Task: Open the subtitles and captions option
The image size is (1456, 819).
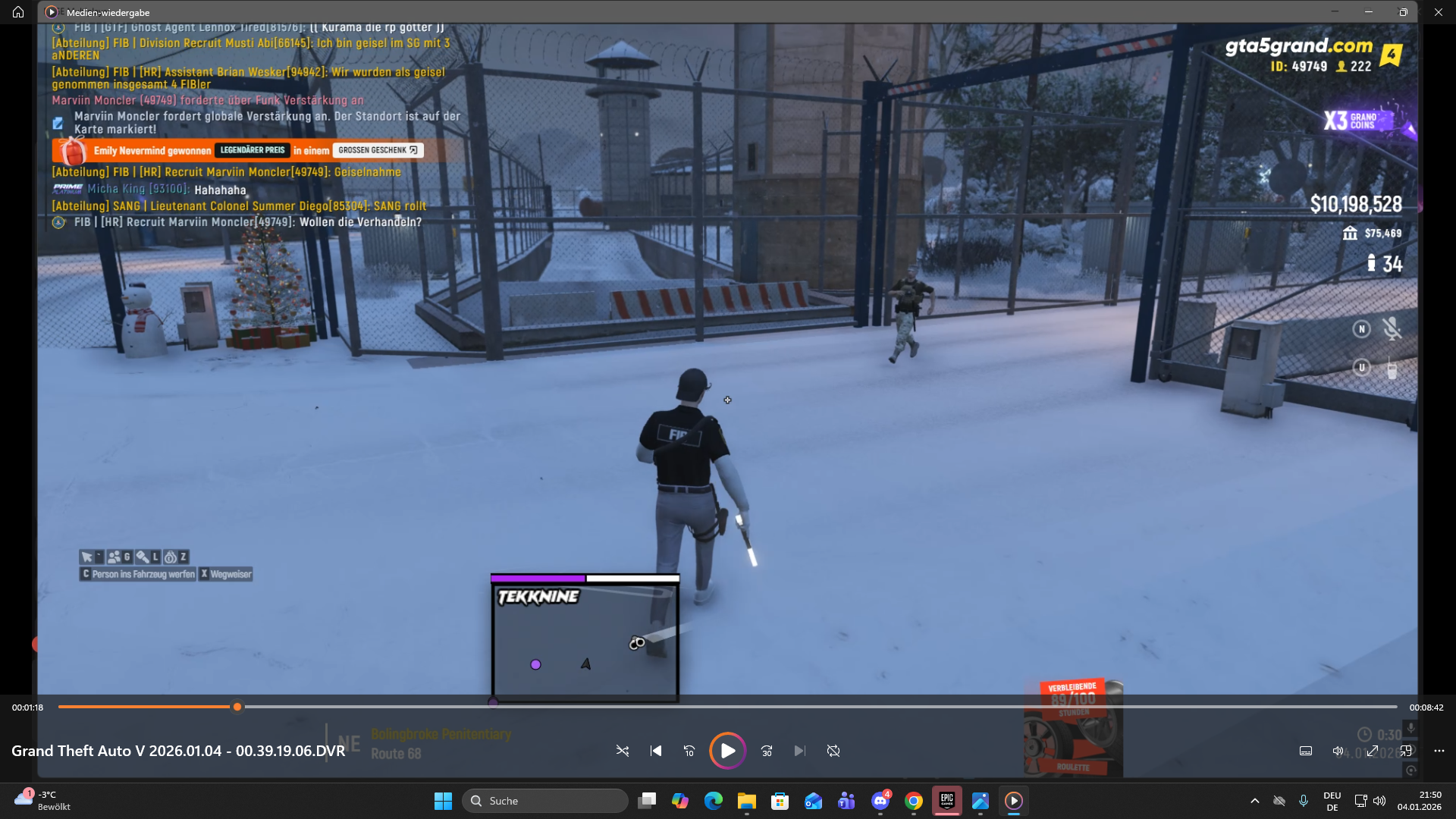Action: coord(1306,751)
